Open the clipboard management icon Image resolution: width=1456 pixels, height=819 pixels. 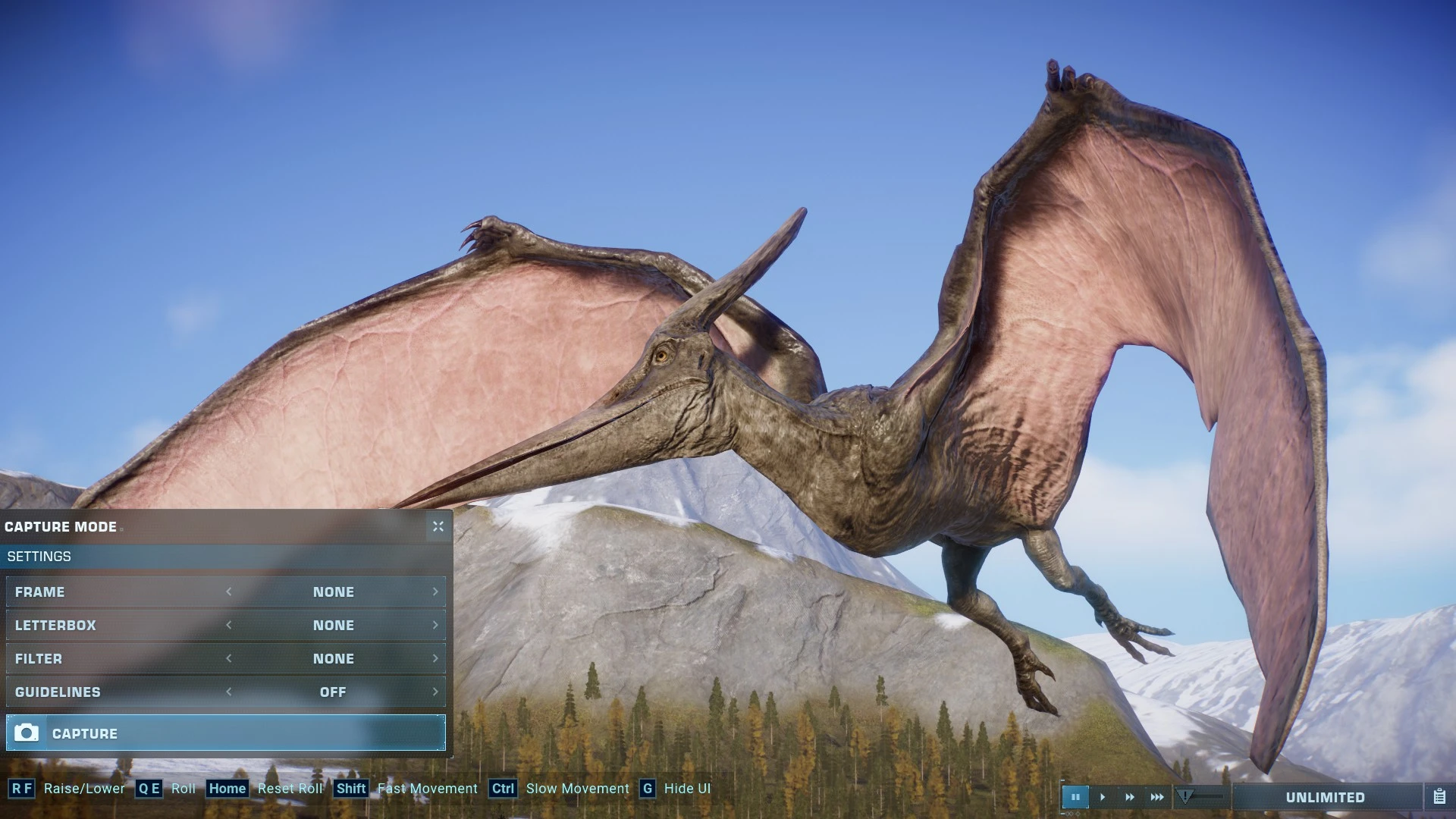pos(1439,797)
